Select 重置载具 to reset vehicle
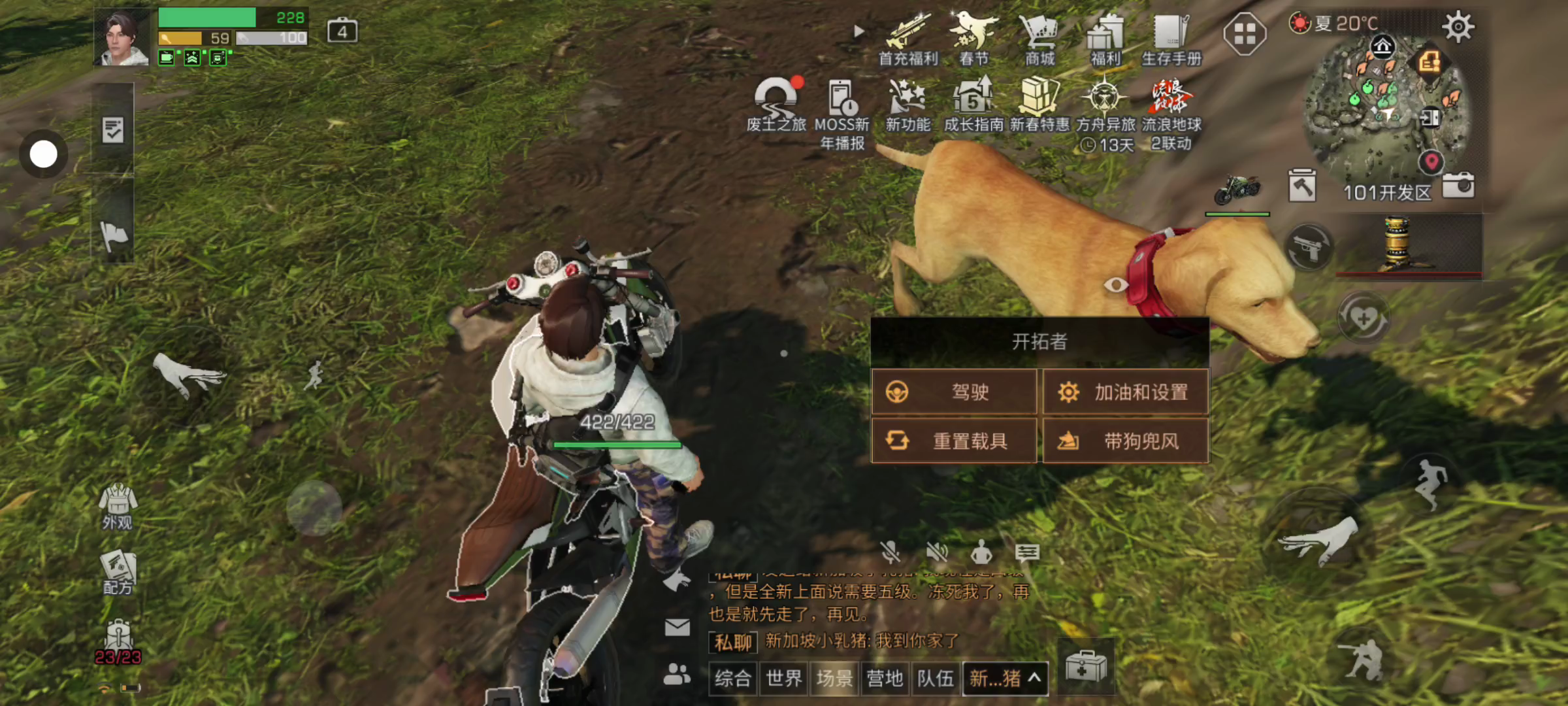Viewport: 1568px width, 706px height. (x=954, y=441)
